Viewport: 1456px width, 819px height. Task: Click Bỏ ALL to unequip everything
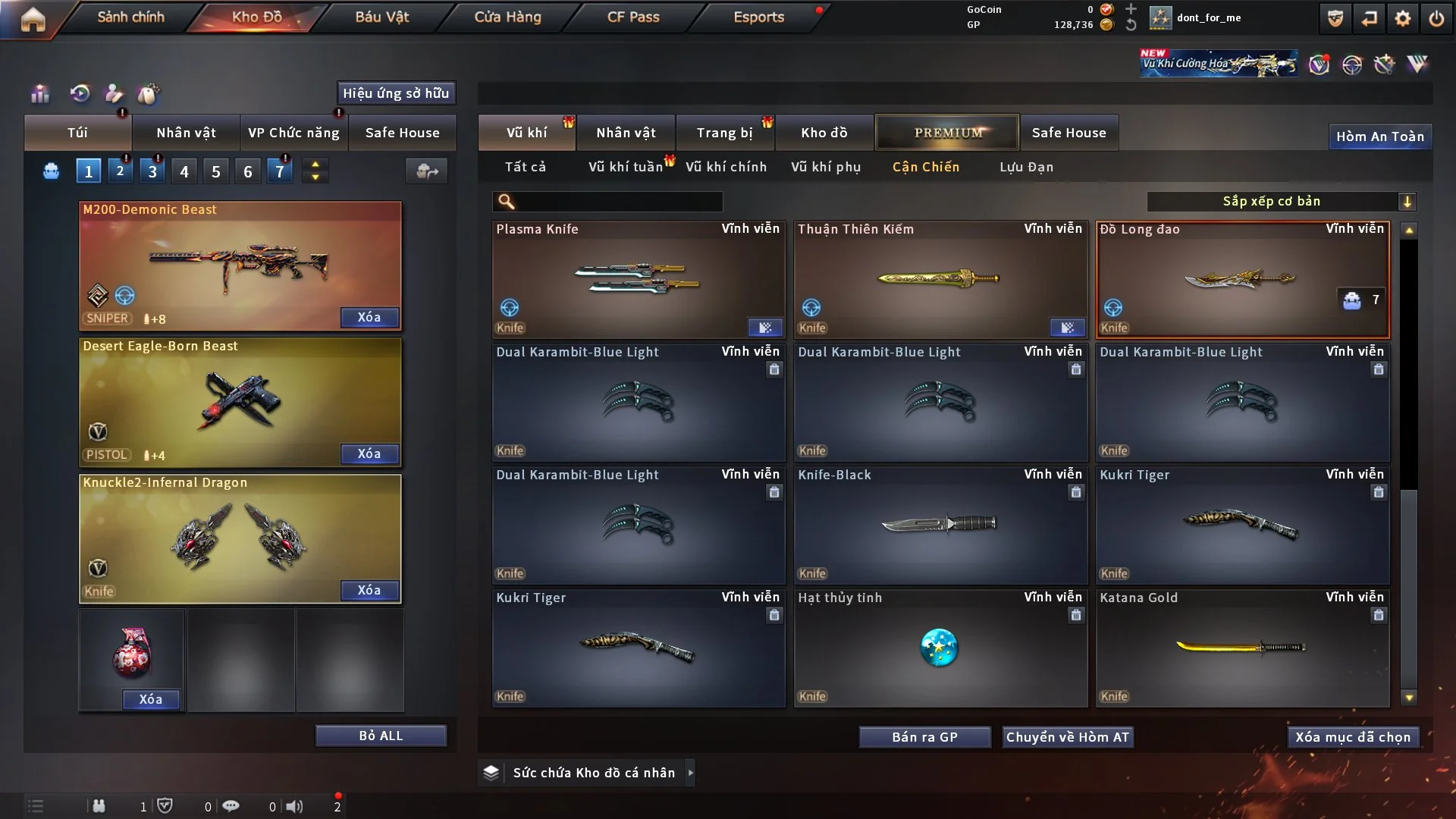[x=381, y=736]
